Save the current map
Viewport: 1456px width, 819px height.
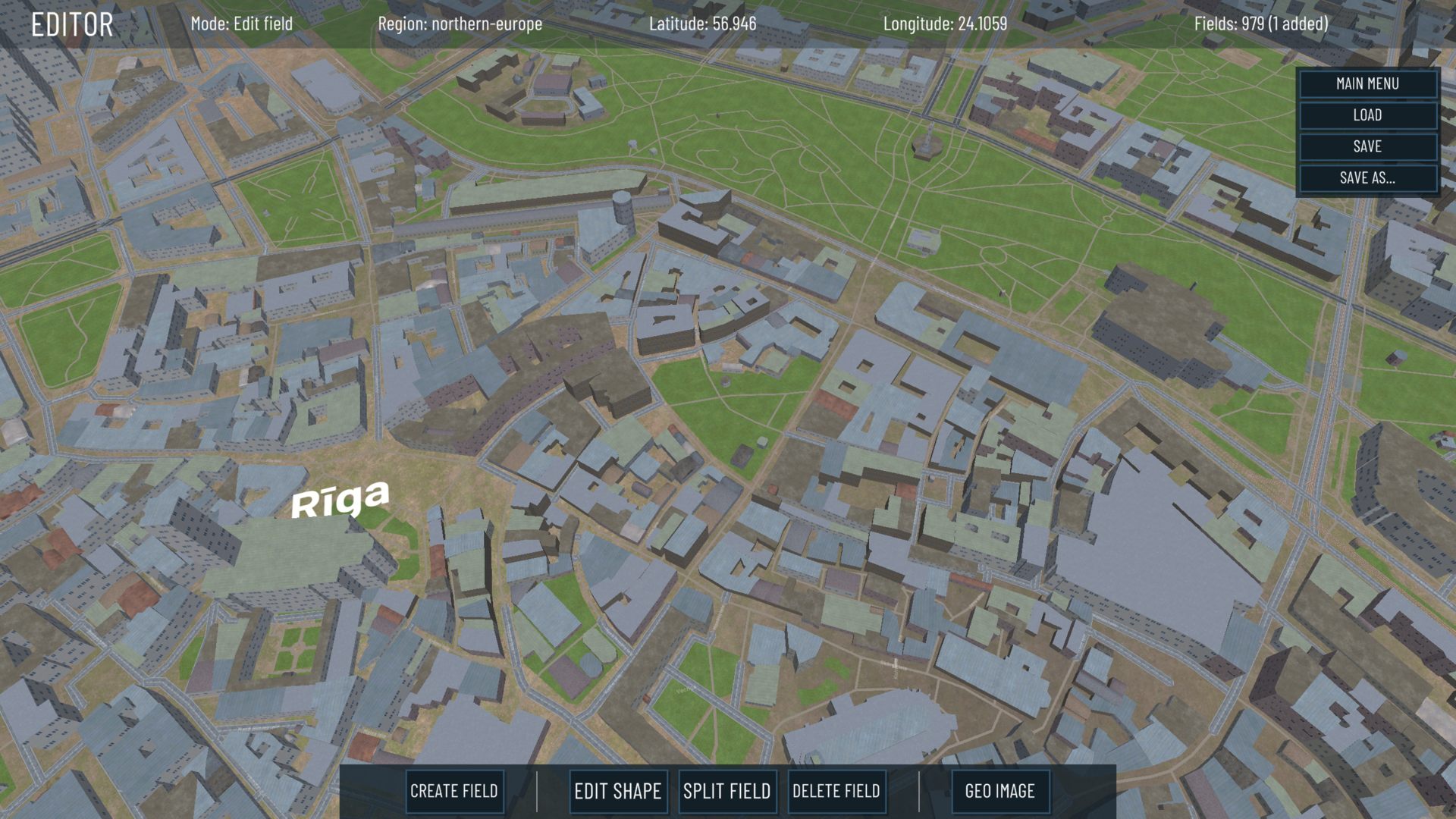[x=1367, y=146]
